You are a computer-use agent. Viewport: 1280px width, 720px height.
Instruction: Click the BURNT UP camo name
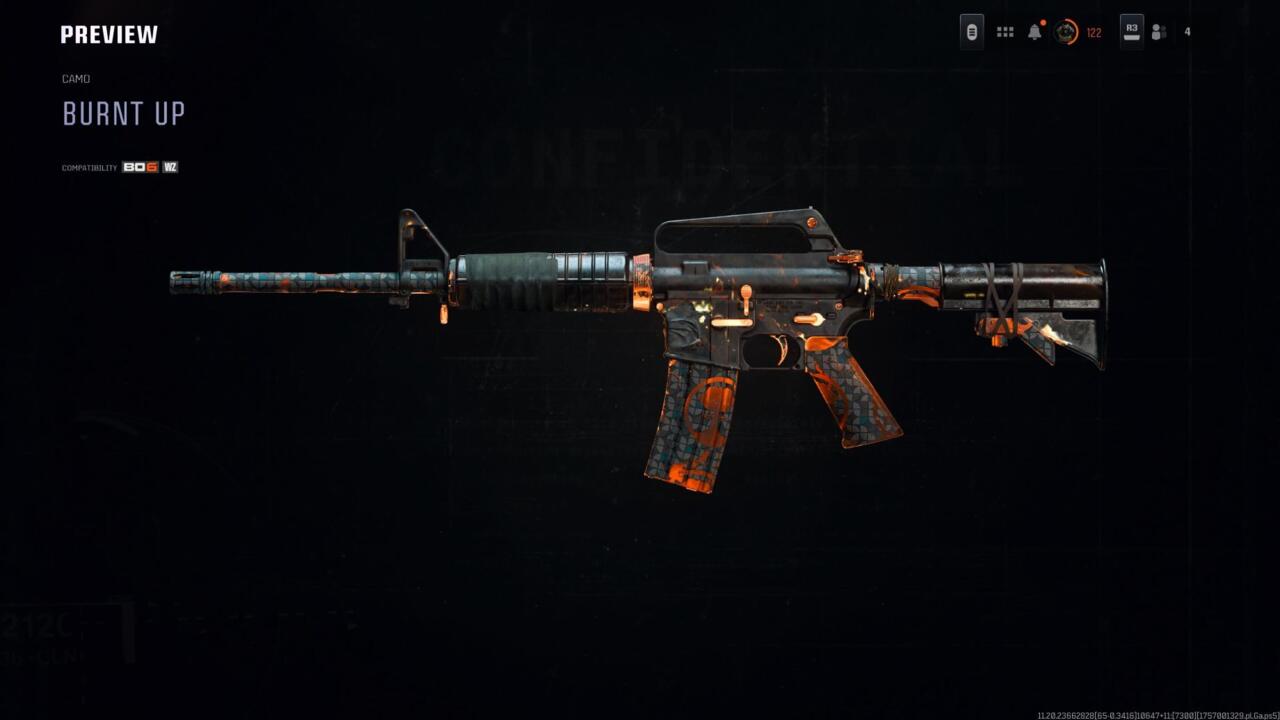[123, 114]
